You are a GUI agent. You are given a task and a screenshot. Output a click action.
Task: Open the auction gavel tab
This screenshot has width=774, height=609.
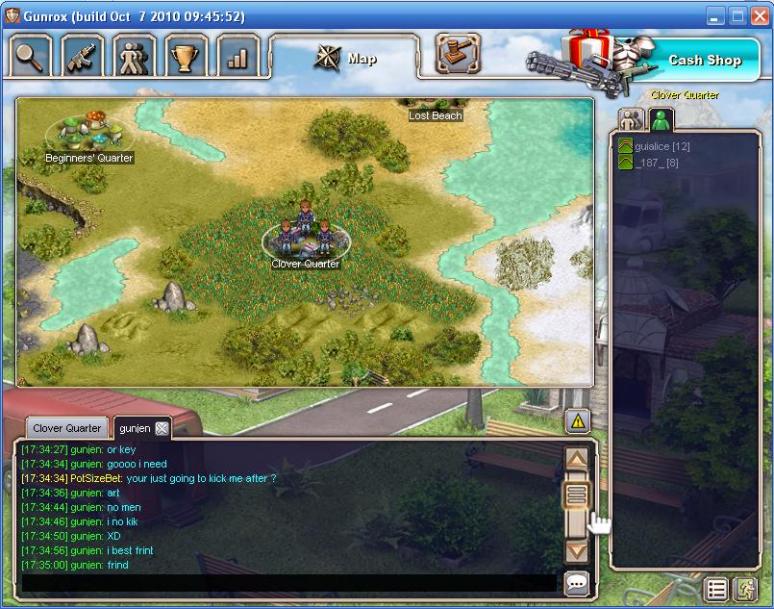tap(458, 54)
